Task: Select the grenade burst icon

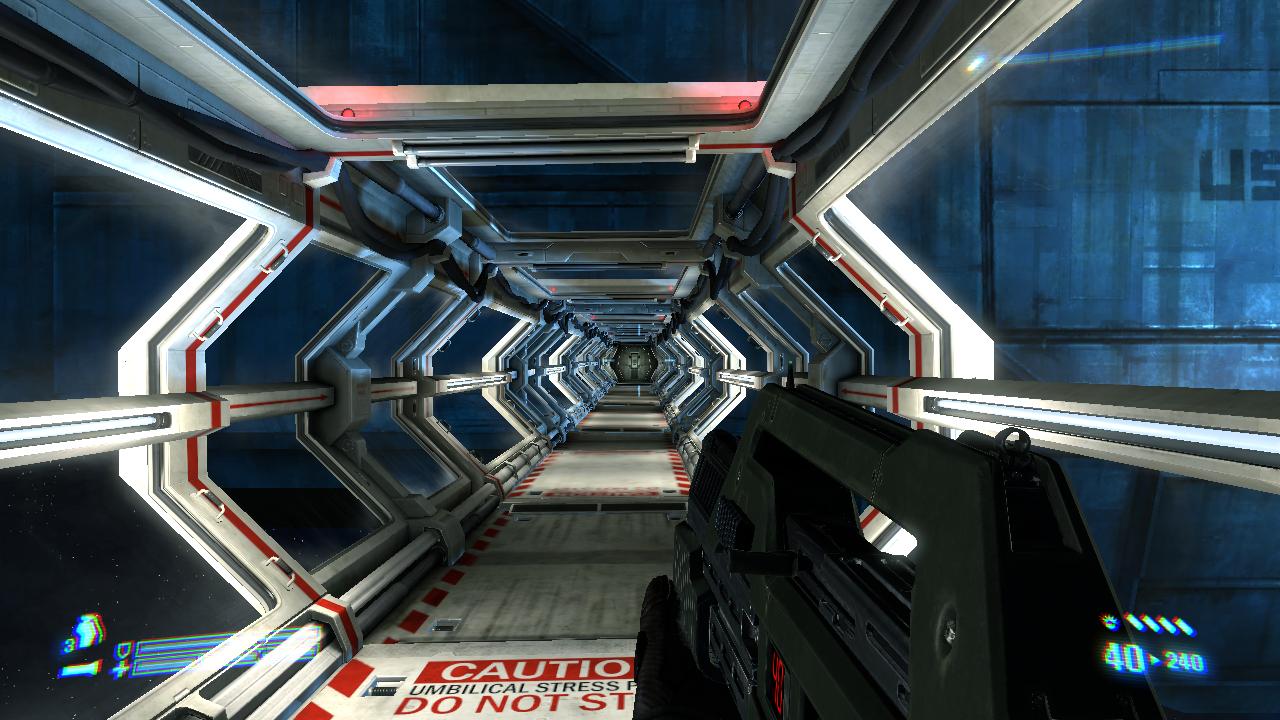Action: coord(1108,623)
